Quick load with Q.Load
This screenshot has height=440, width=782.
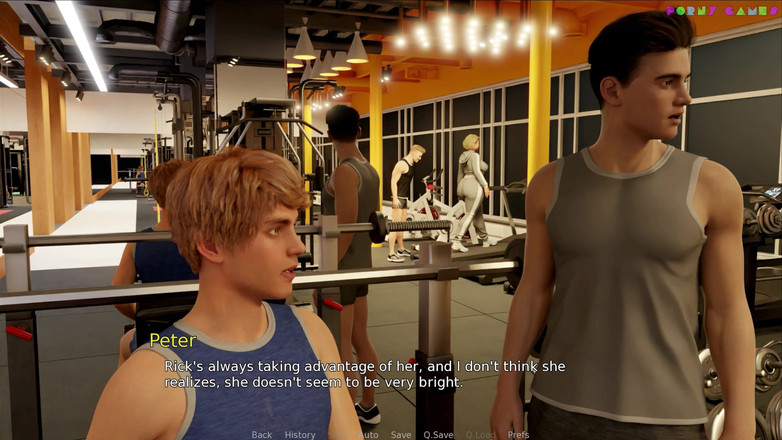[480, 435]
